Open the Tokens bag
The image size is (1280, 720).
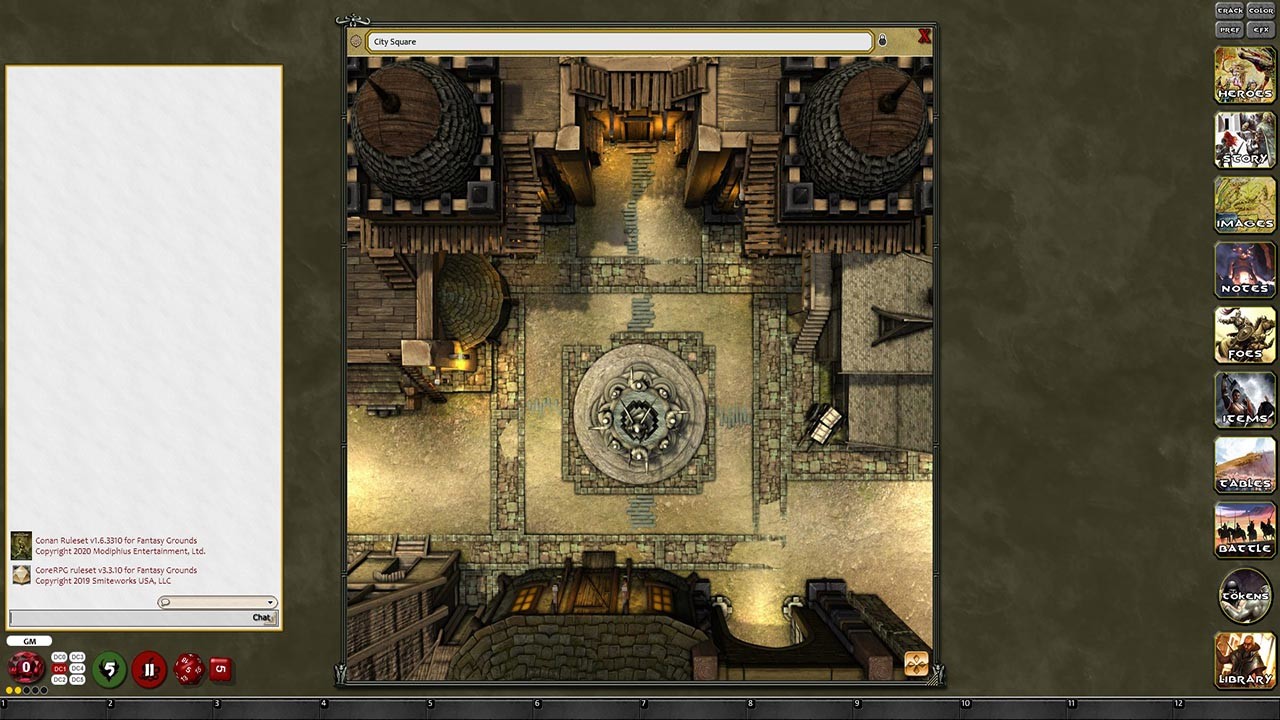(1244, 596)
